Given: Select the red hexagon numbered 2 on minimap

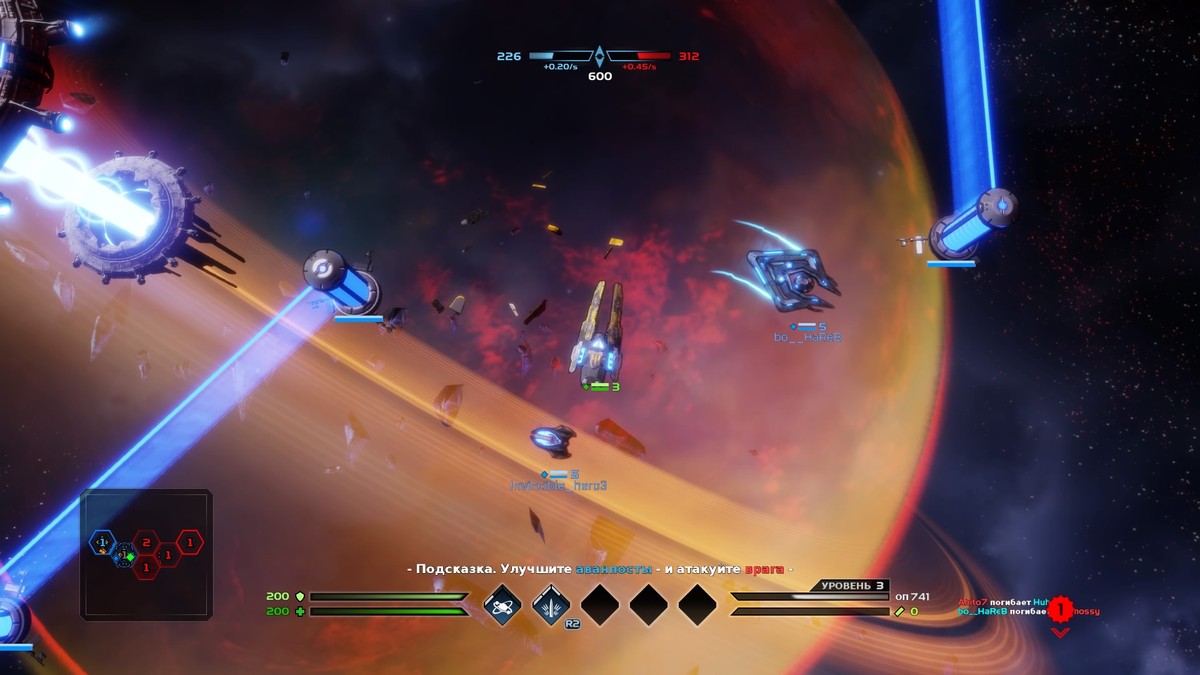Looking at the screenshot, I should (x=146, y=543).
